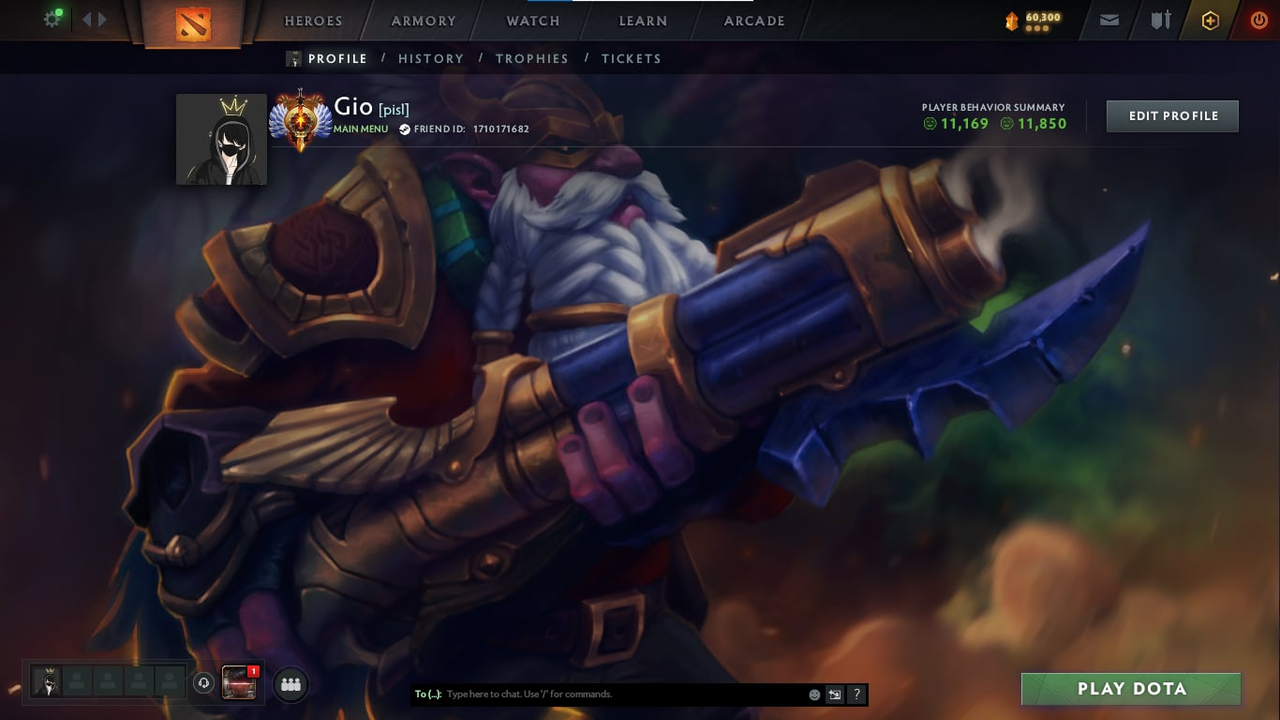1280x720 pixels.
Task: Click the shield and sword inventory icon
Action: tap(1160, 19)
